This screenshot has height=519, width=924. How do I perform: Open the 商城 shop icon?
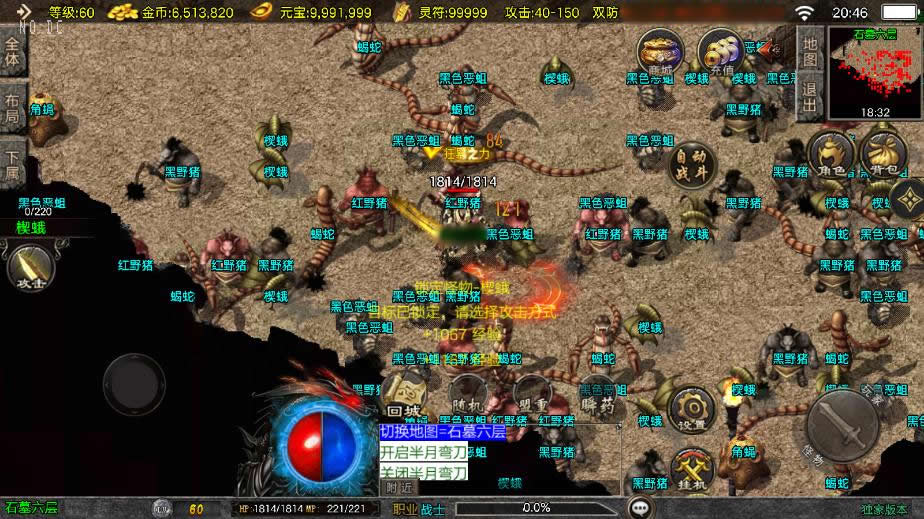[x=661, y=52]
